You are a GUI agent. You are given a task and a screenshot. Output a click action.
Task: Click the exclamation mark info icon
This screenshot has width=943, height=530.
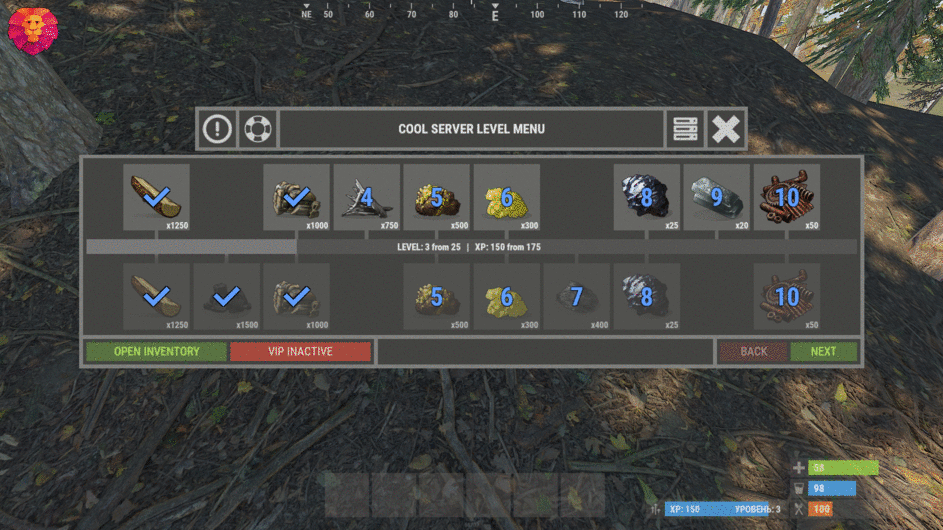[217, 129]
